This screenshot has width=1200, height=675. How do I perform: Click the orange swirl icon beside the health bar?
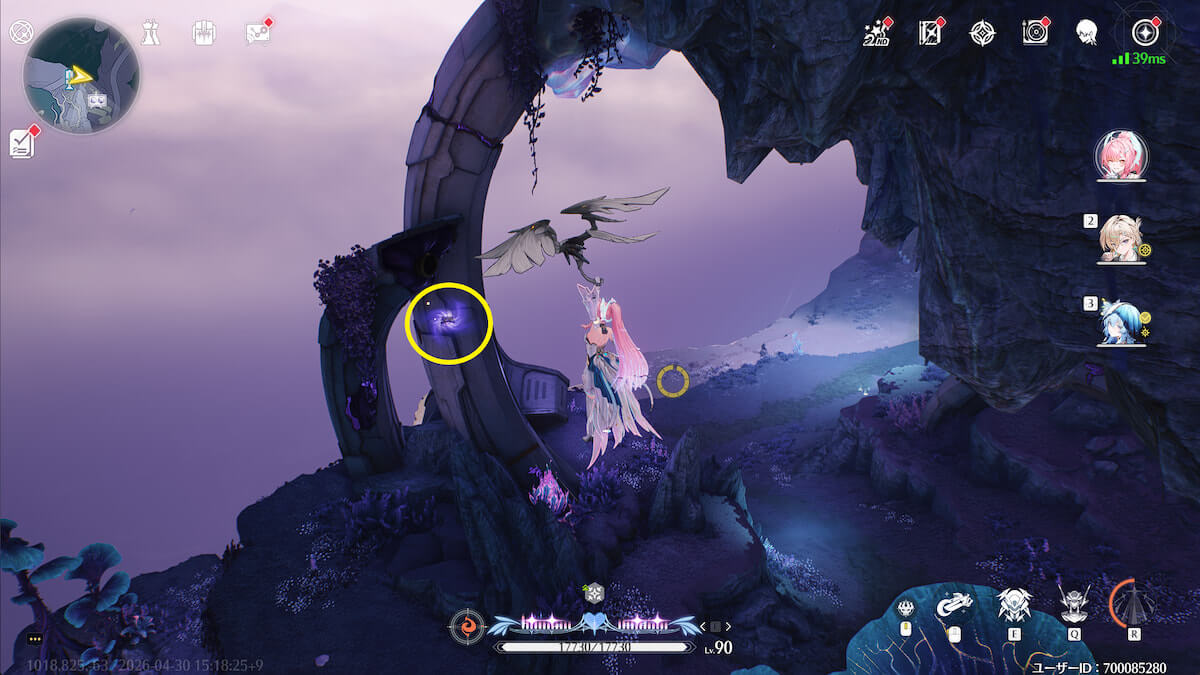coord(465,626)
